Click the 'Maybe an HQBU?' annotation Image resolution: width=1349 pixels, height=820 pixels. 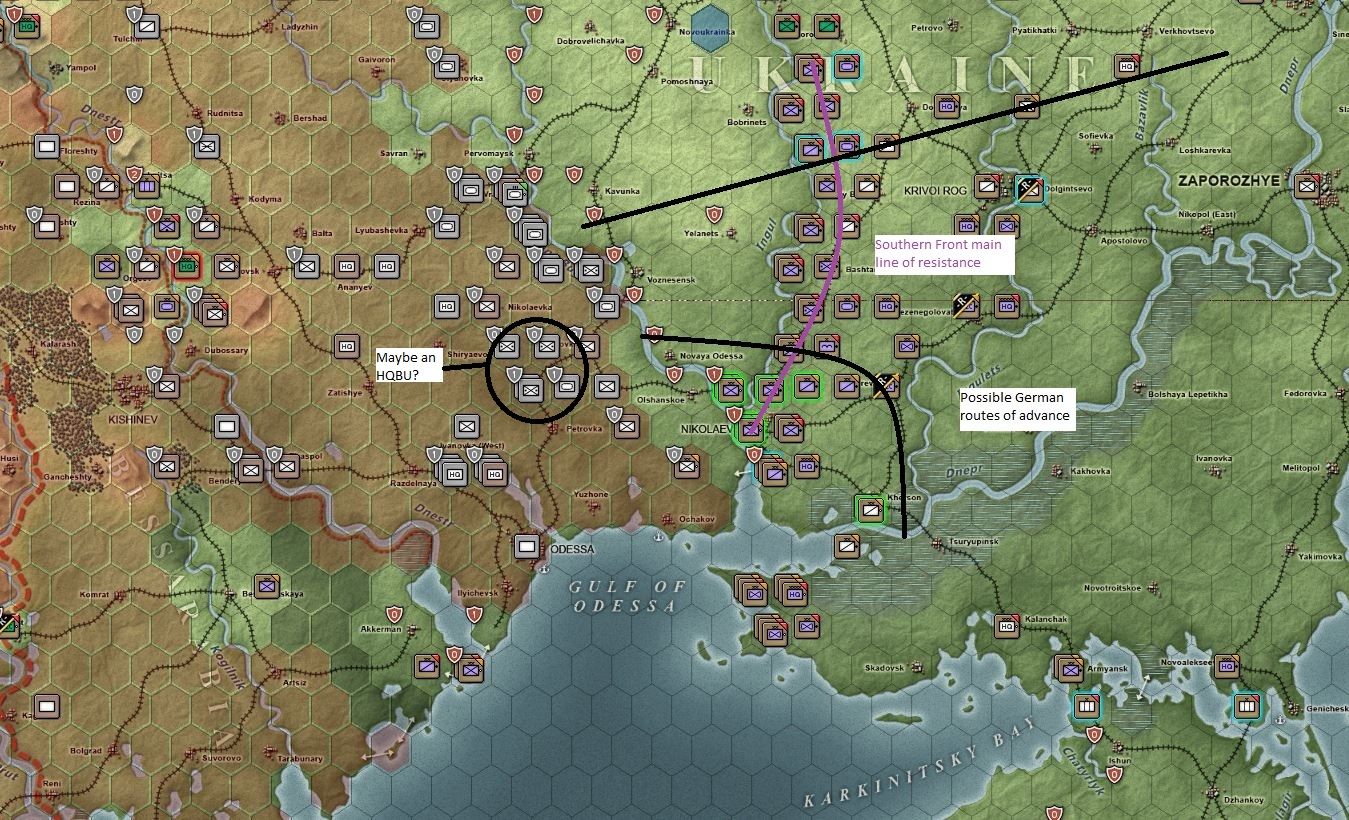(410, 365)
